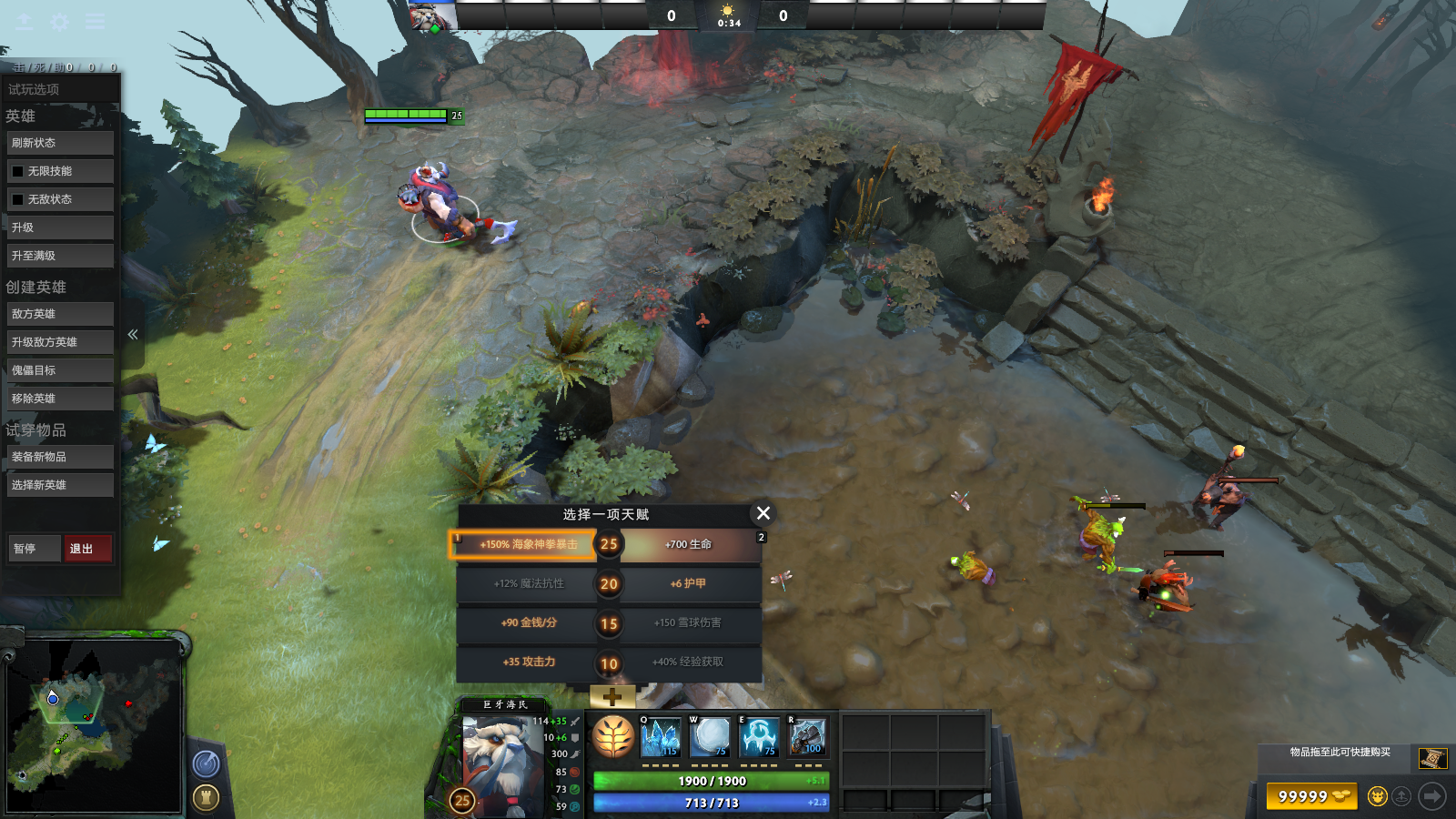Activate the Ice Shards Q ability
Viewport: 1456px width, 819px height.
660,737
